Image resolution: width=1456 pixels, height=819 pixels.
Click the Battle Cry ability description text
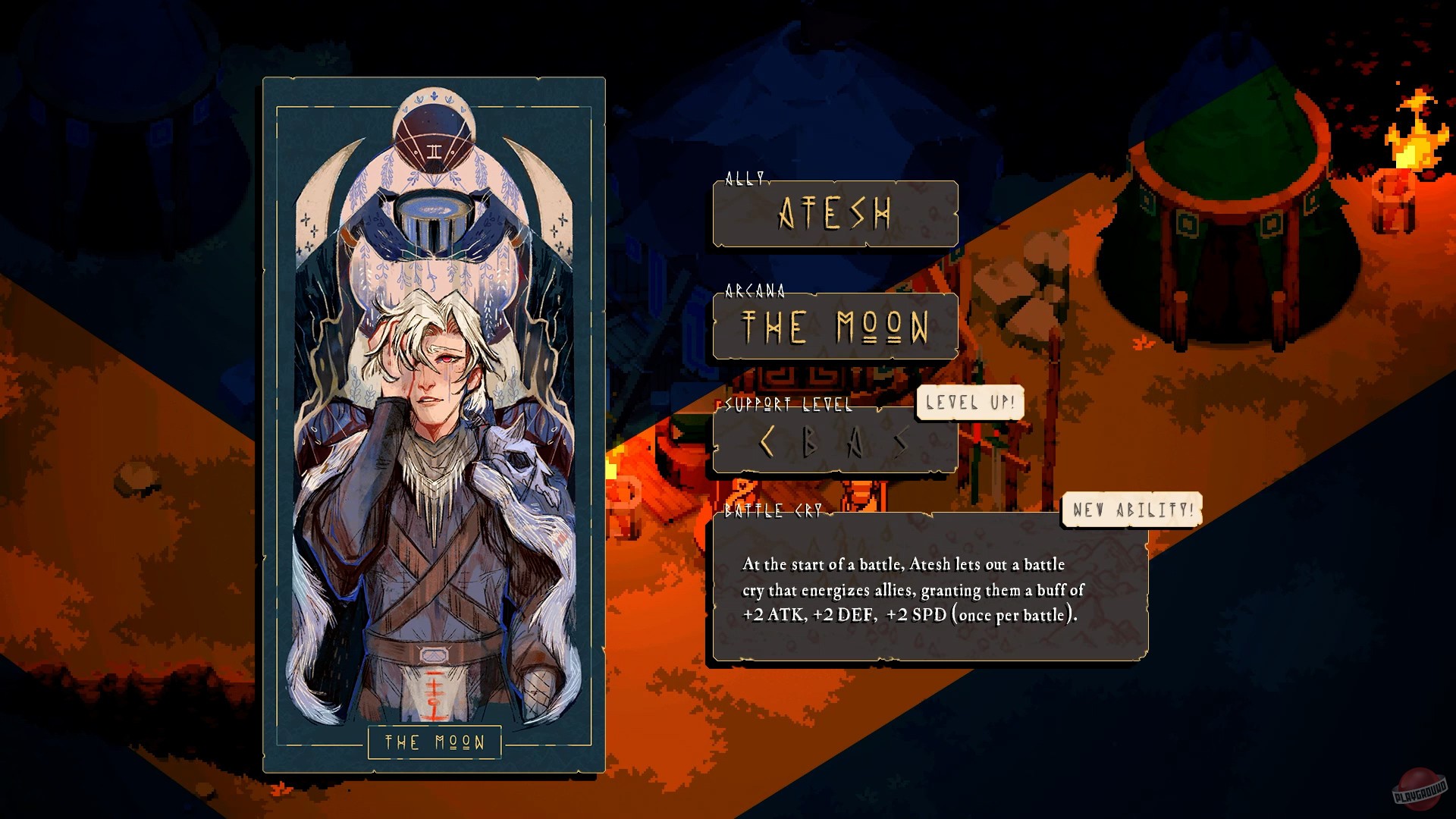click(910, 591)
